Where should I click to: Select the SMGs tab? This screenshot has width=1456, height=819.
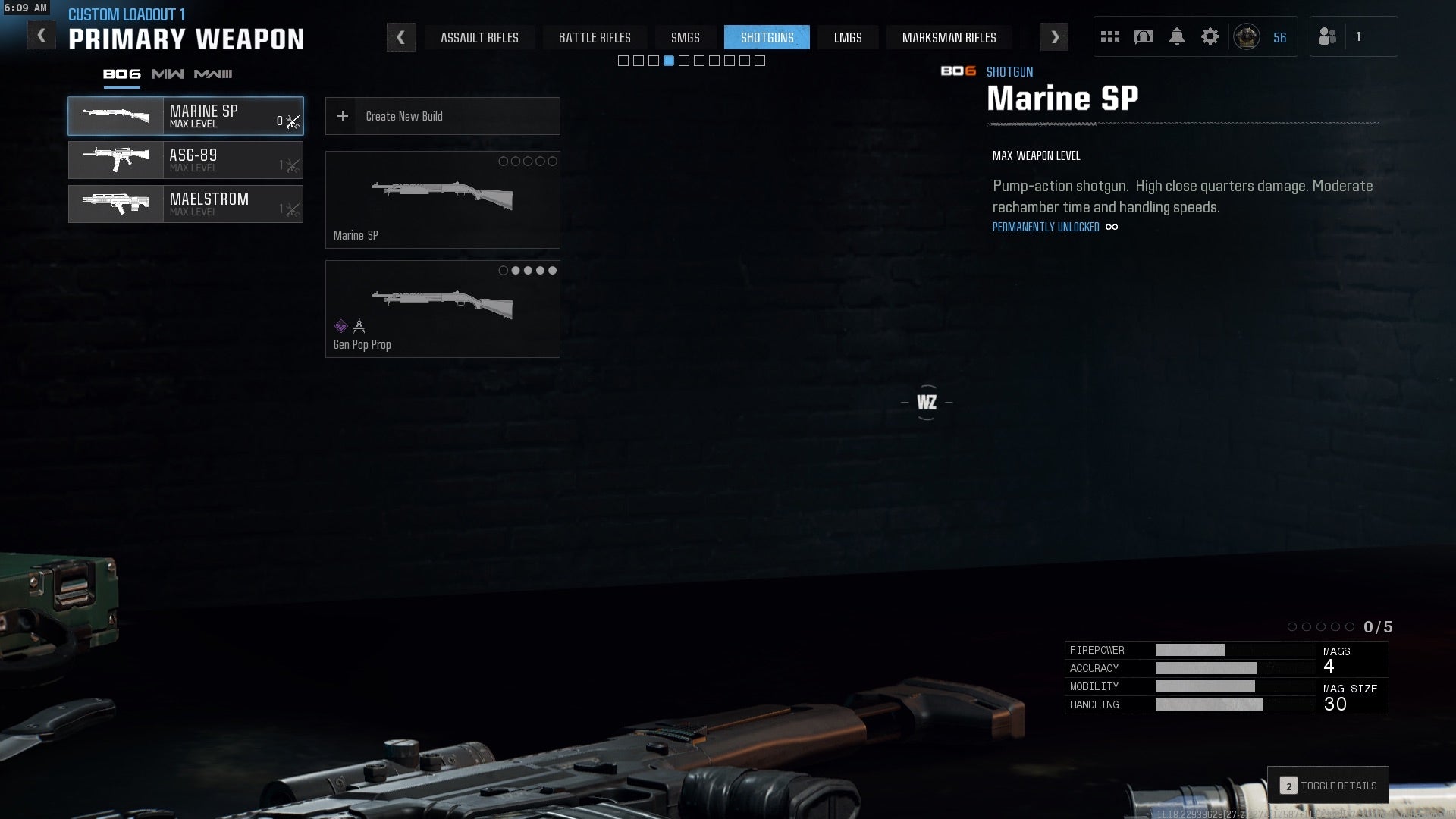point(685,37)
